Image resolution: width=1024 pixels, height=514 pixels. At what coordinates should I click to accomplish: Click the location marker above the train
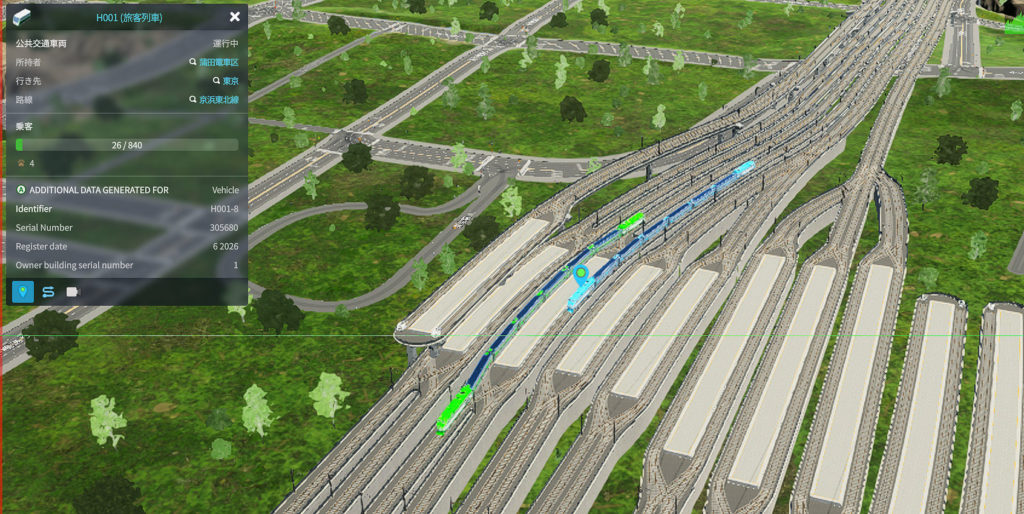580,272
